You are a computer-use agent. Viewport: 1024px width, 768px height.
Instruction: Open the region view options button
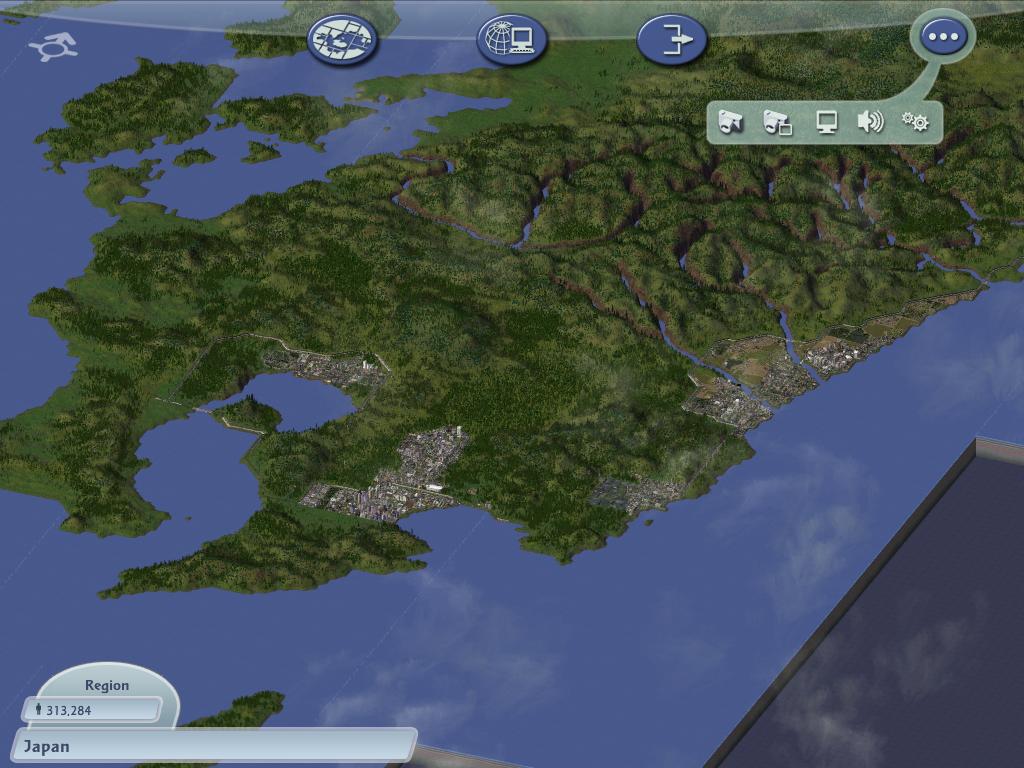click(x=342, y=39)
